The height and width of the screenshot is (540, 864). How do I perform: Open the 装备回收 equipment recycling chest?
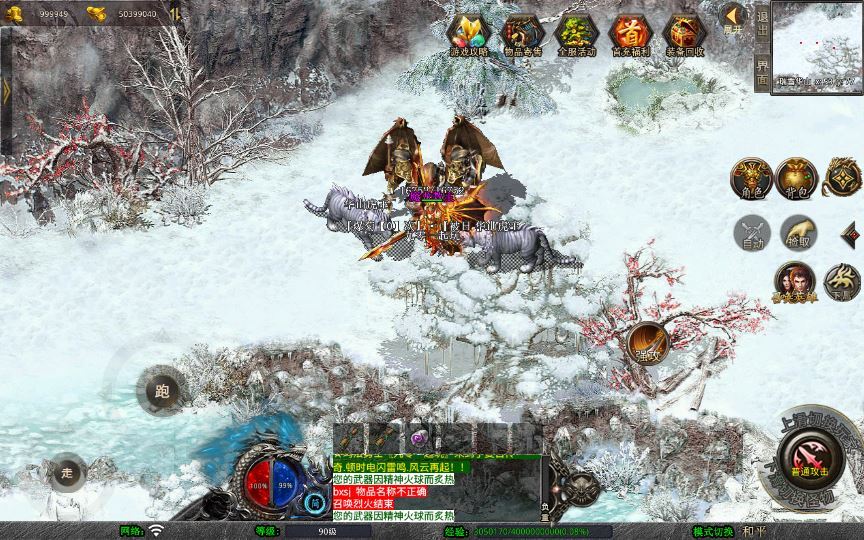pos(685,35)
